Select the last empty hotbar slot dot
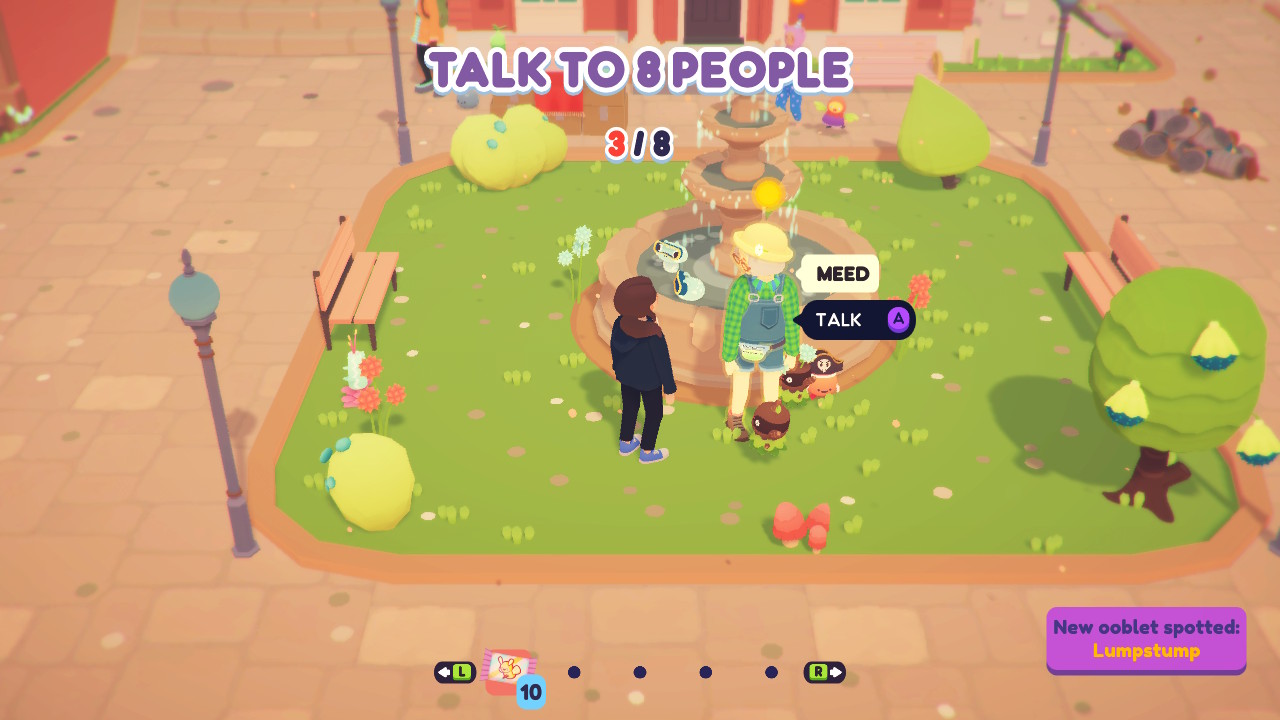 click(x=770, y=672)
